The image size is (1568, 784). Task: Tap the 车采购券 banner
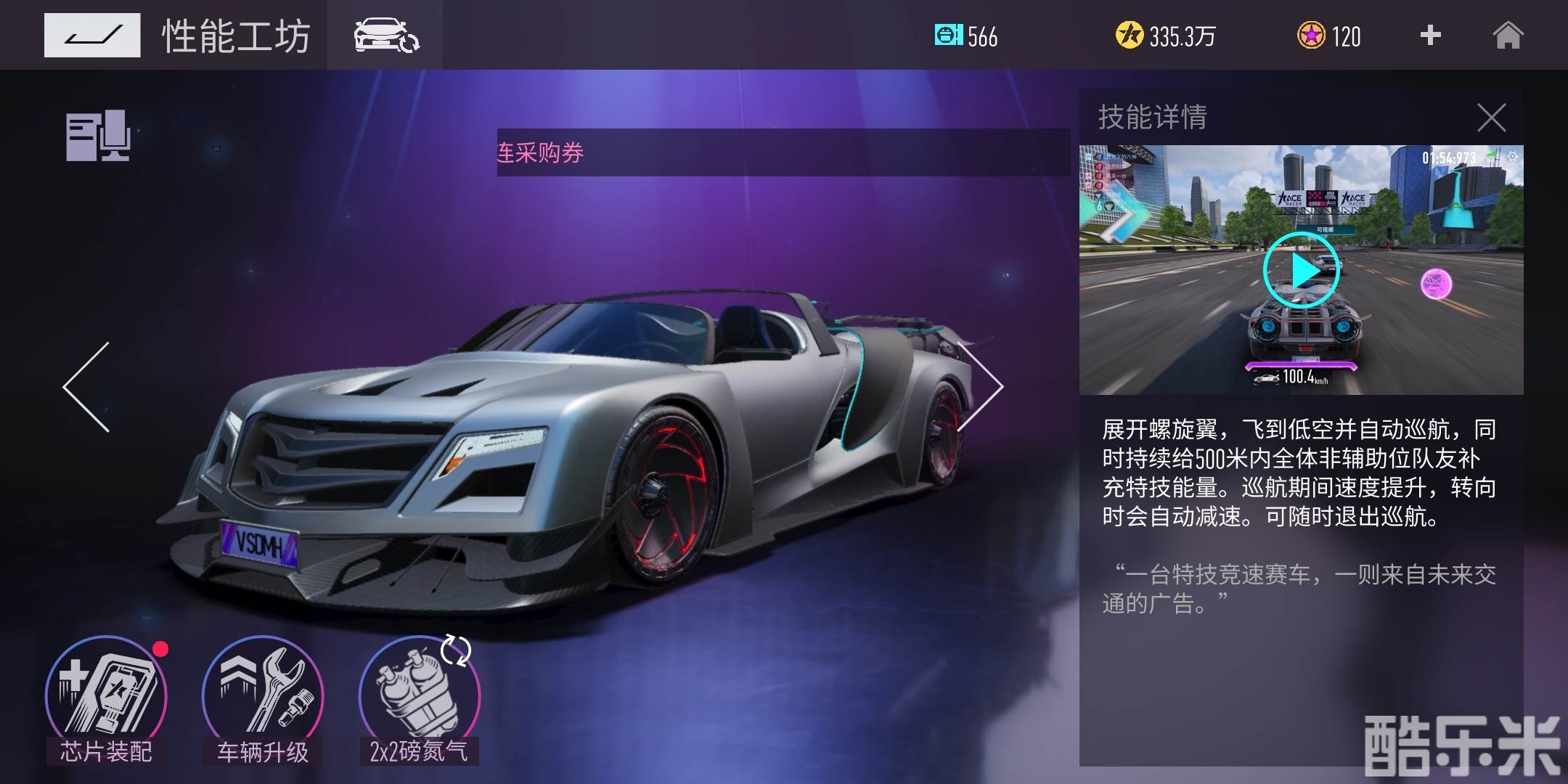(x=783, y=152)
